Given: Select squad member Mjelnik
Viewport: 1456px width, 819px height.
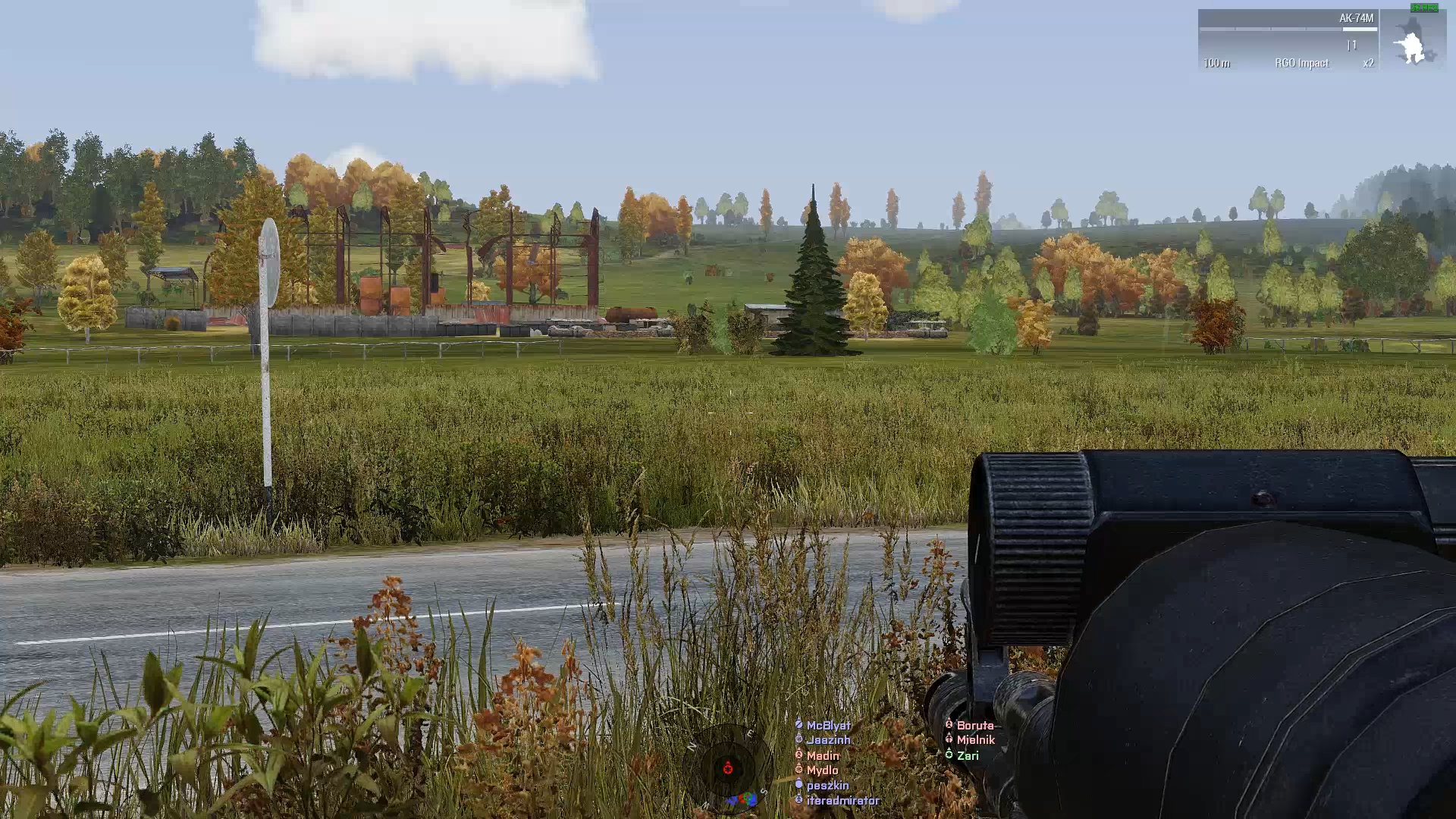Looking at the screenshot, I should (x=975, y=740).
